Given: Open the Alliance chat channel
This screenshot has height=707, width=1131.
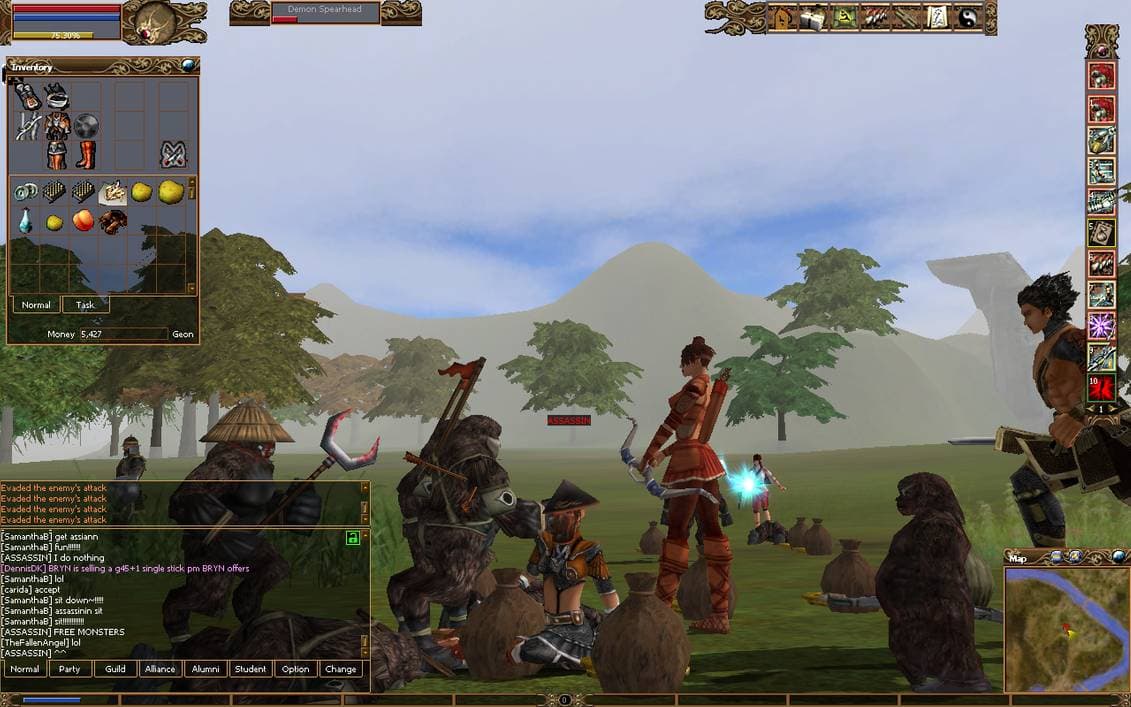Looking at the screenshot, I should point(160,669).
